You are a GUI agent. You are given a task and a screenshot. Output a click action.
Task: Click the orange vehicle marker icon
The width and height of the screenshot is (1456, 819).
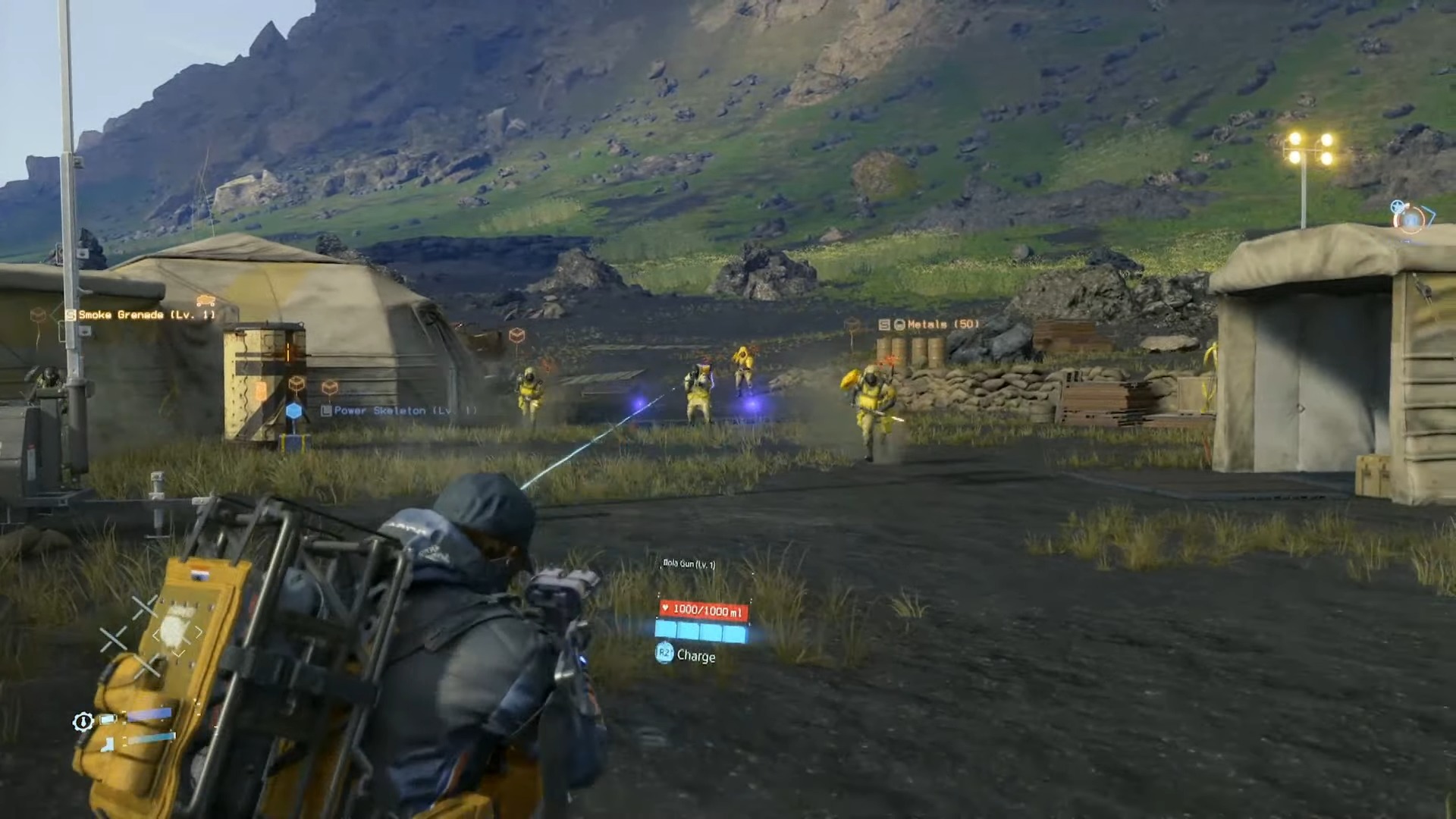coord(206,300)
